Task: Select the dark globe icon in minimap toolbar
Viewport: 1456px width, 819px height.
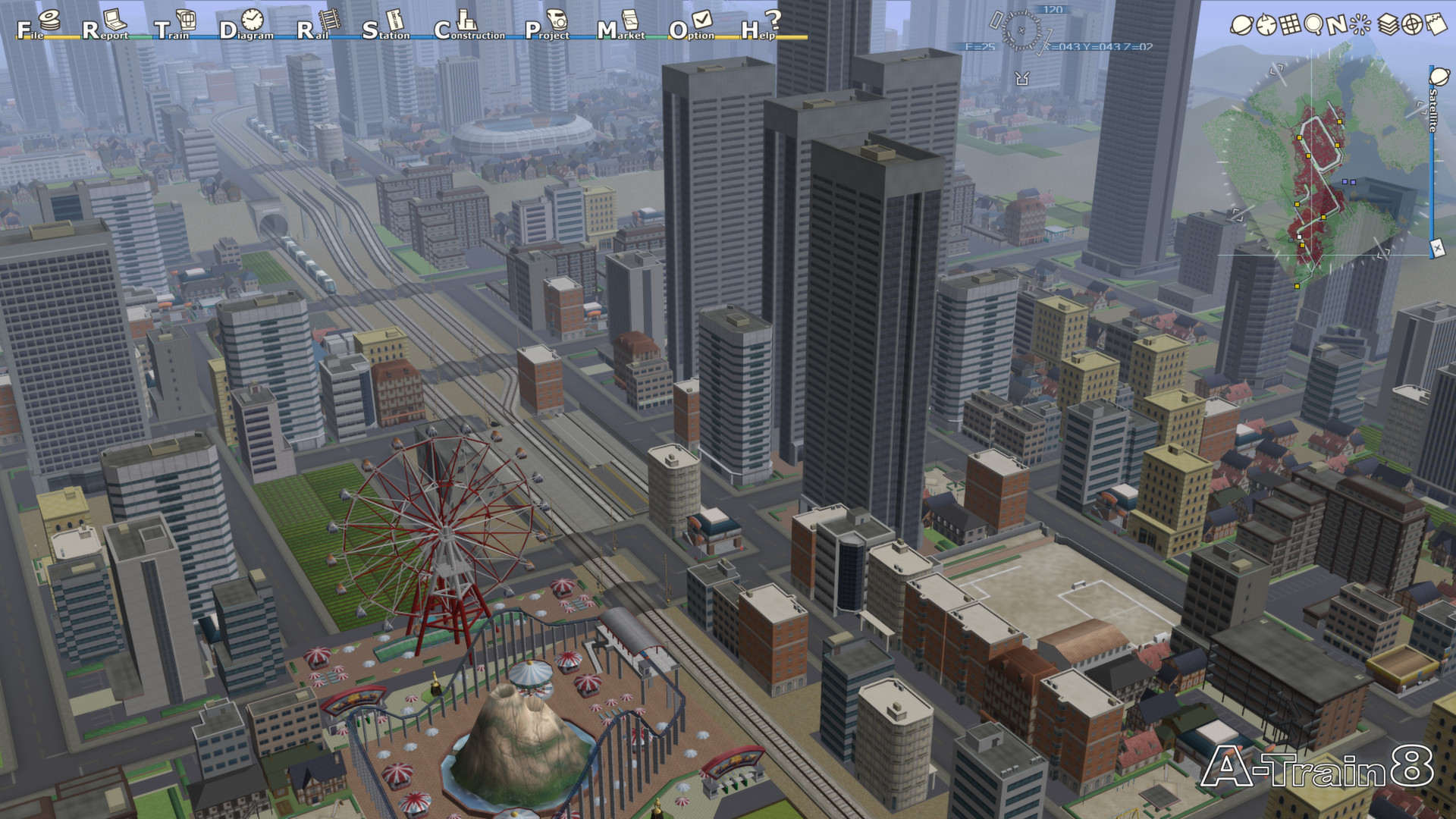Action: coord(1266,24)
